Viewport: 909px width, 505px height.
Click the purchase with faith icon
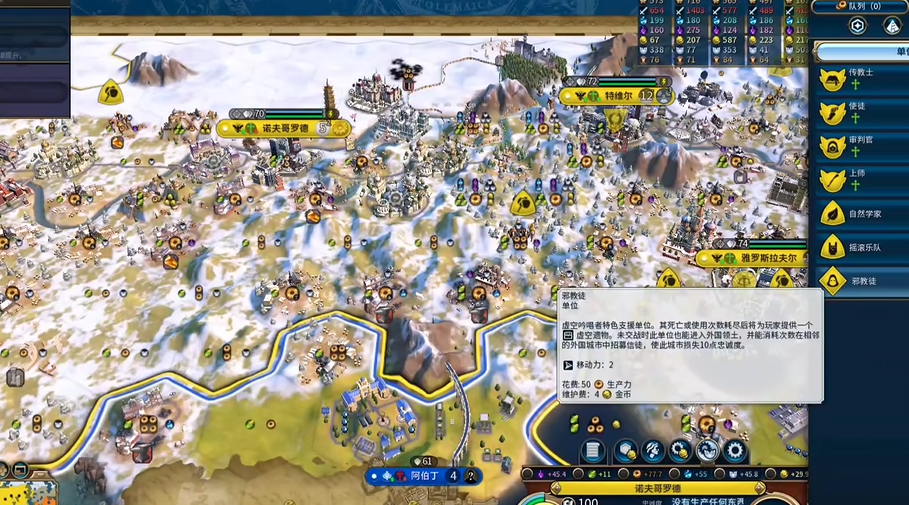click(x=708, y=451)
